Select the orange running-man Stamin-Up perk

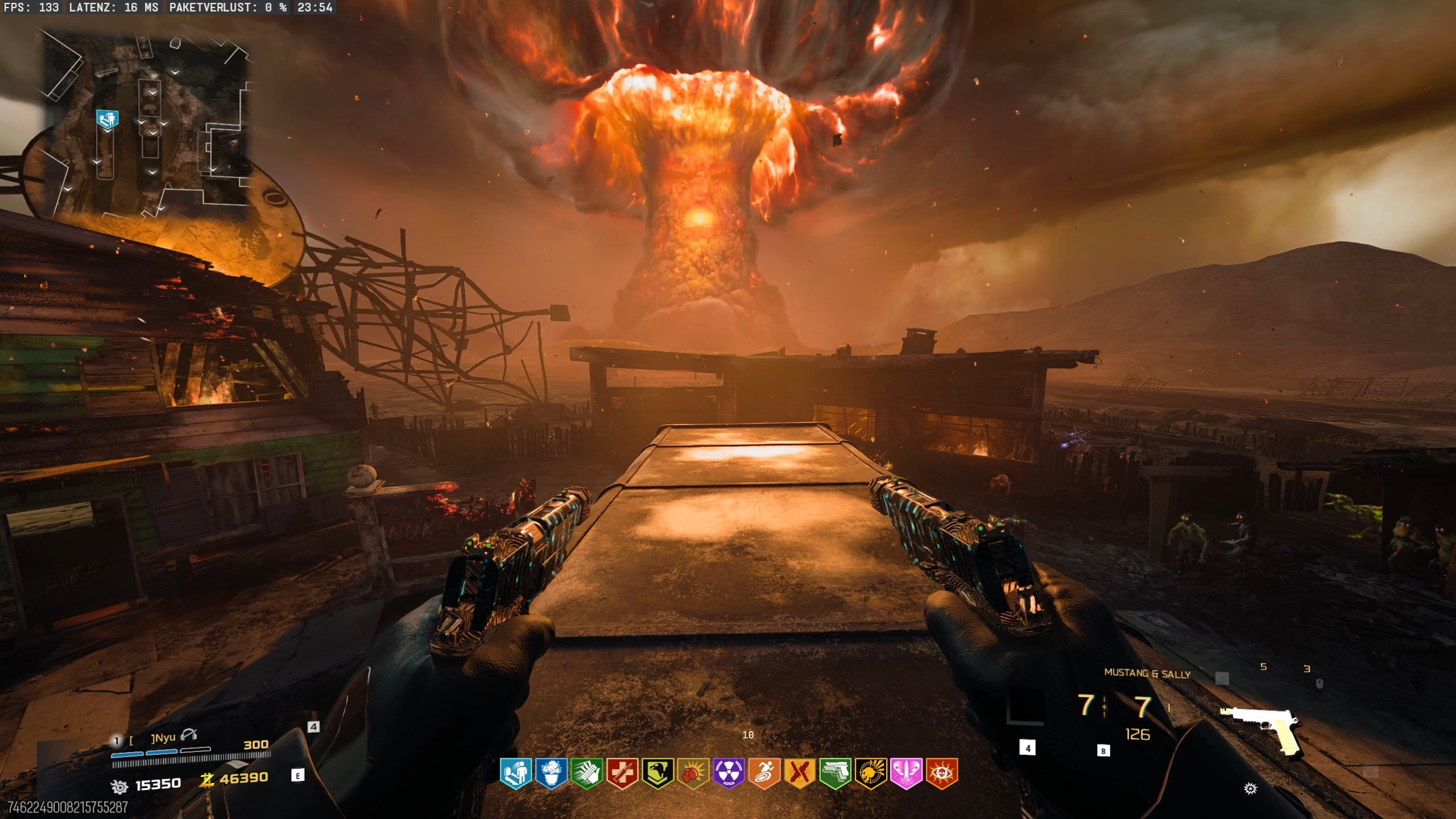click(x=764, y=773)
